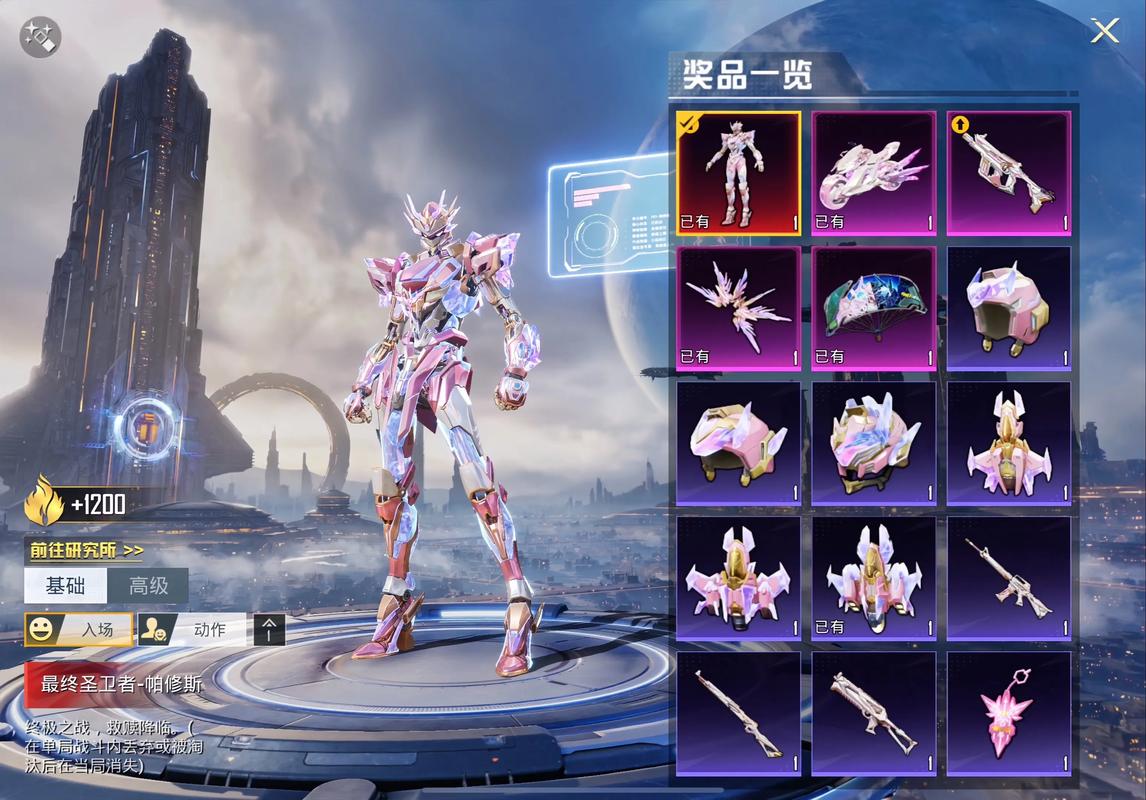Go to 前往研究所 link

click(x=86, y=550)
